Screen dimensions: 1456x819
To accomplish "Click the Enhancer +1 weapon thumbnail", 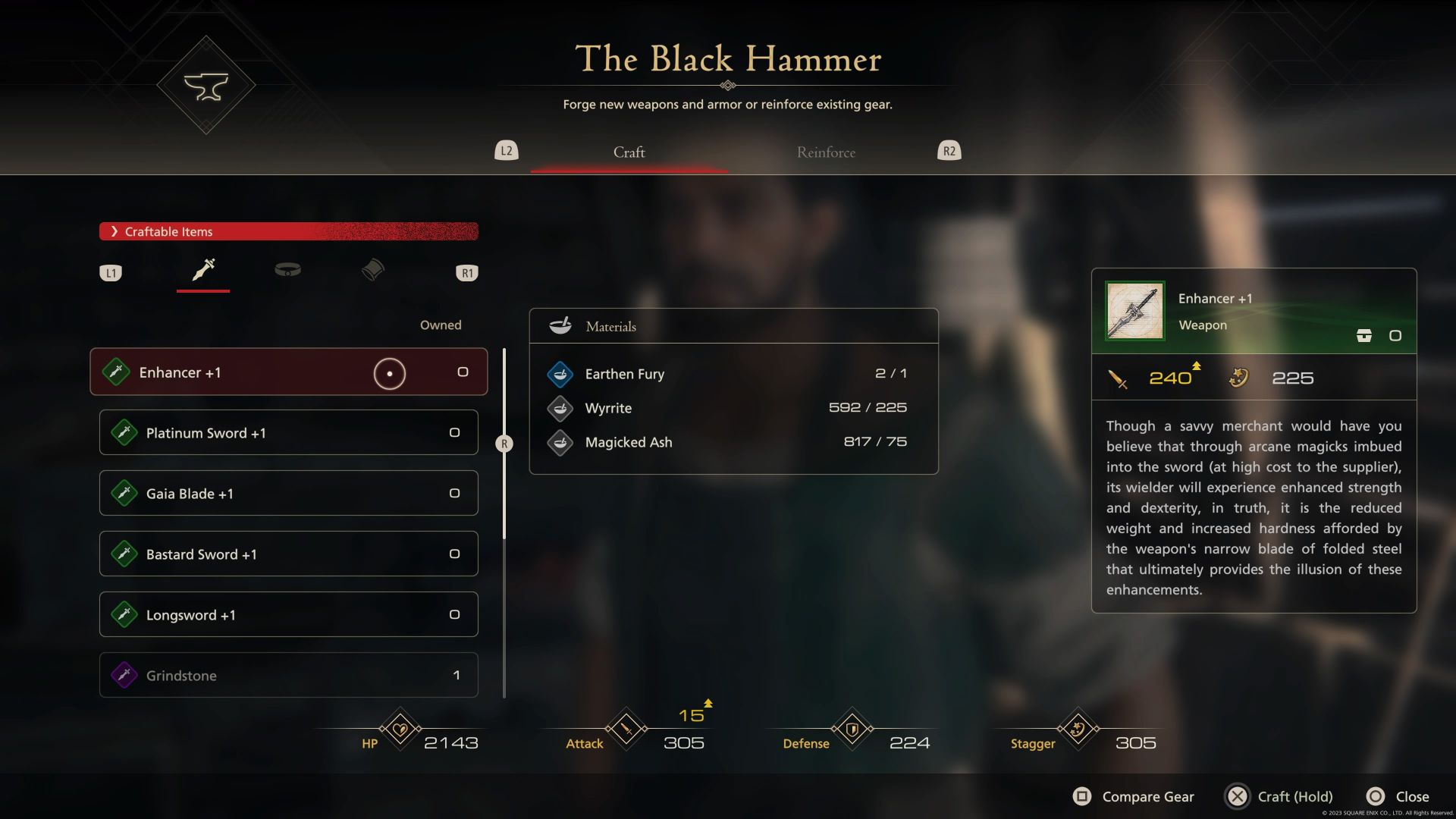I will point(1134,311).
